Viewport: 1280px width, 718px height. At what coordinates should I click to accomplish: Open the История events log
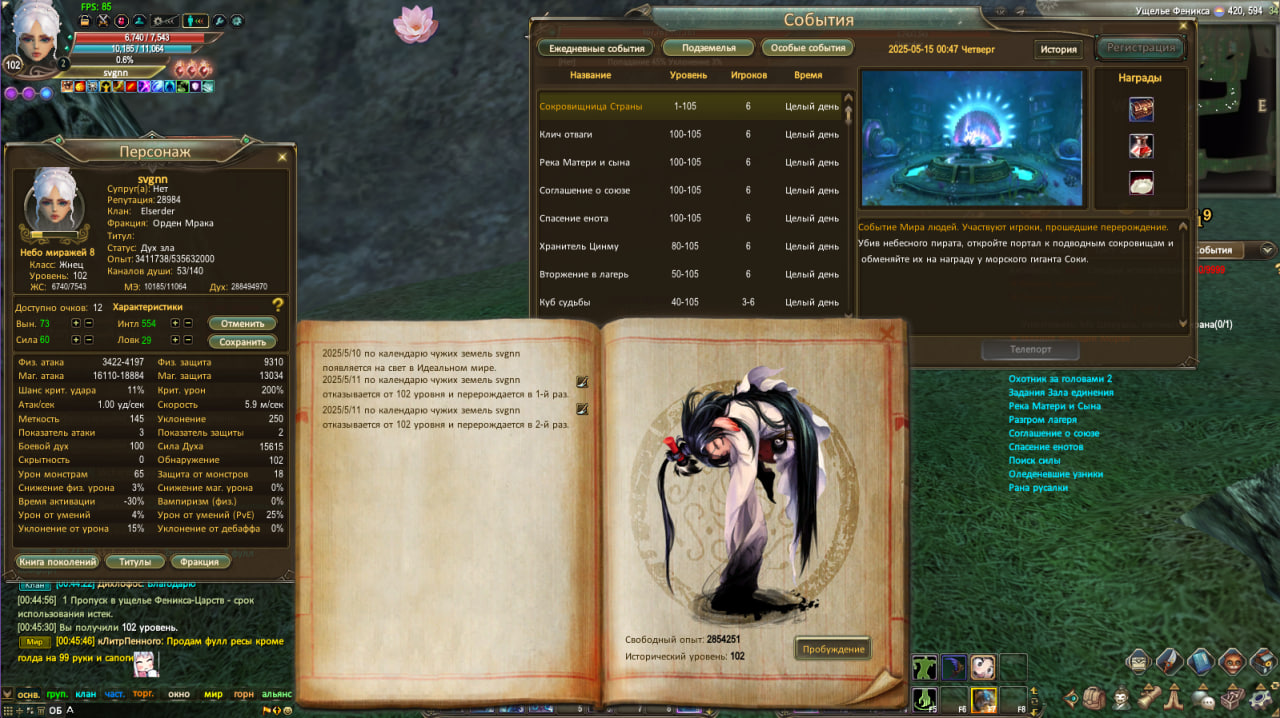click(x=1058, y=50)
